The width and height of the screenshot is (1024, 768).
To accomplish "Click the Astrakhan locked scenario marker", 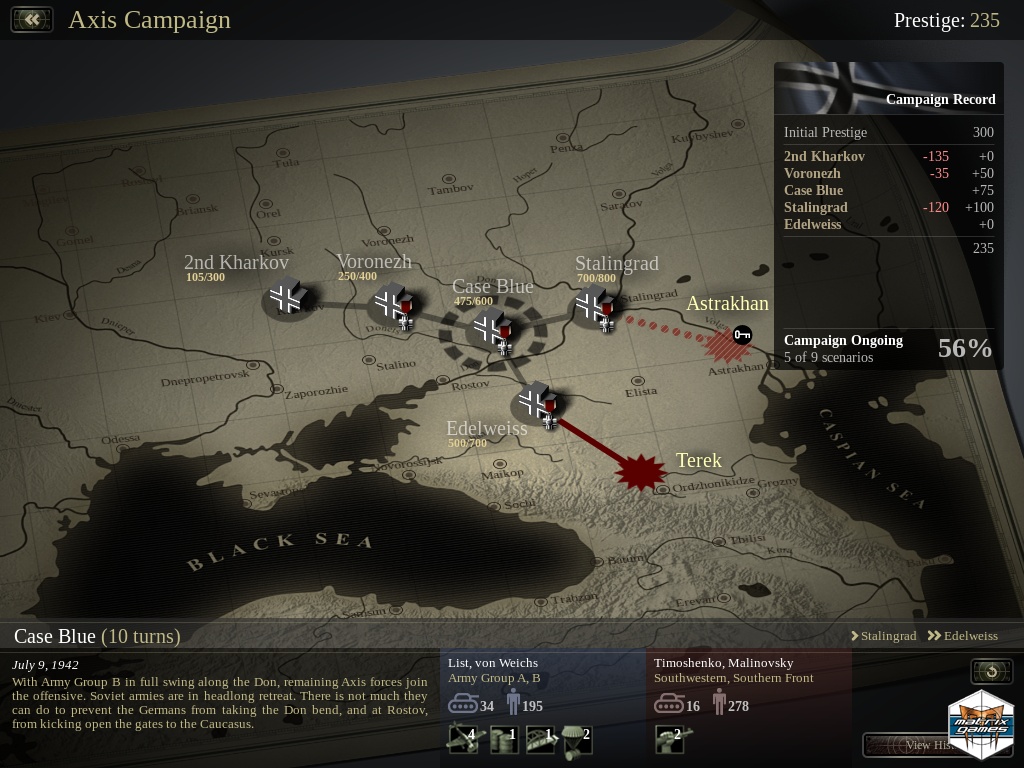I will 725,342.
